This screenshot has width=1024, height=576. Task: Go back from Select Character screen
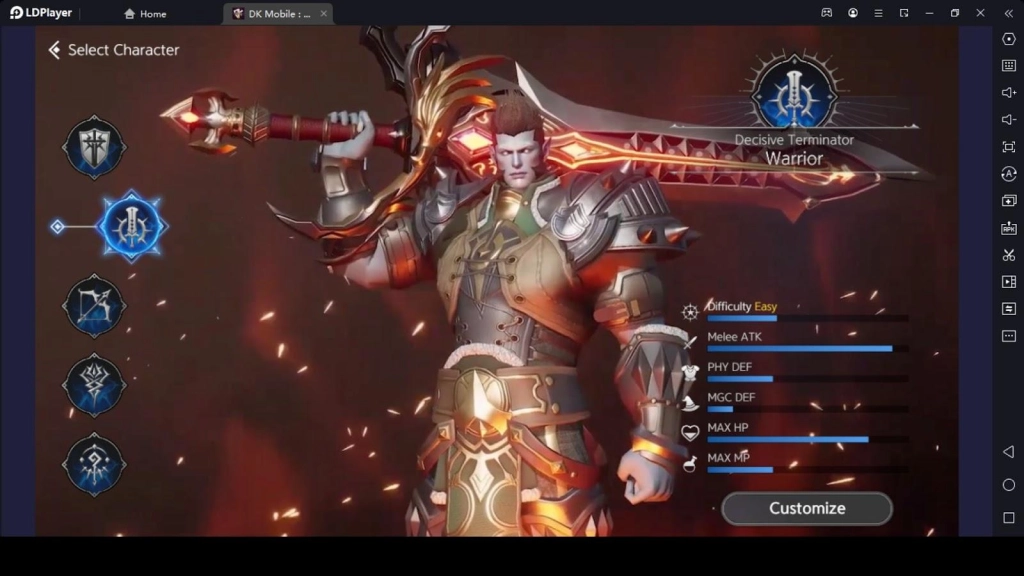pos(54,50)
